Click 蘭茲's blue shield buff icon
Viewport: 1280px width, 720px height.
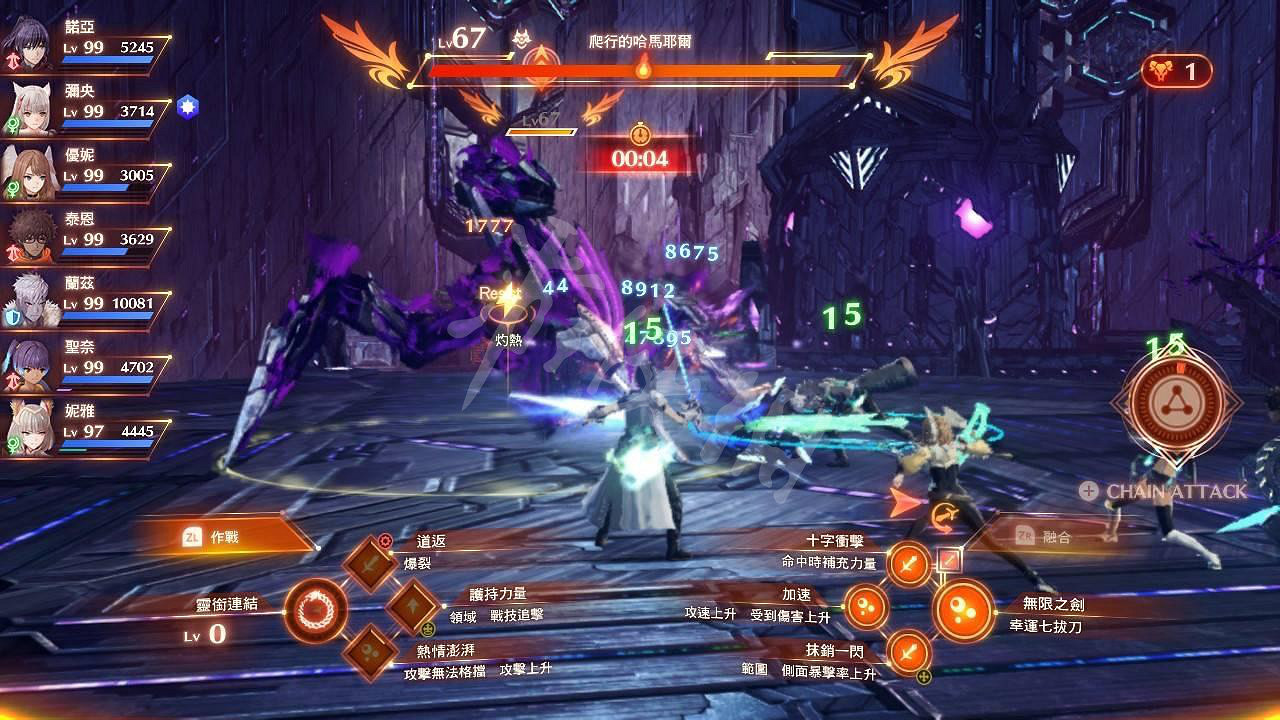12,317
